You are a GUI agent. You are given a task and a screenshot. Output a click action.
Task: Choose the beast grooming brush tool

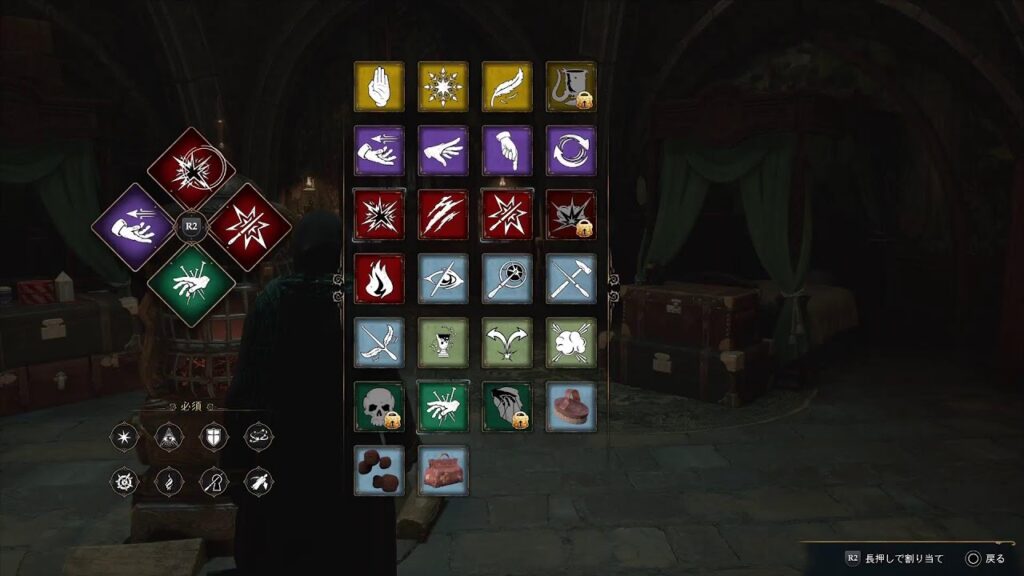(x=571, y=407)
